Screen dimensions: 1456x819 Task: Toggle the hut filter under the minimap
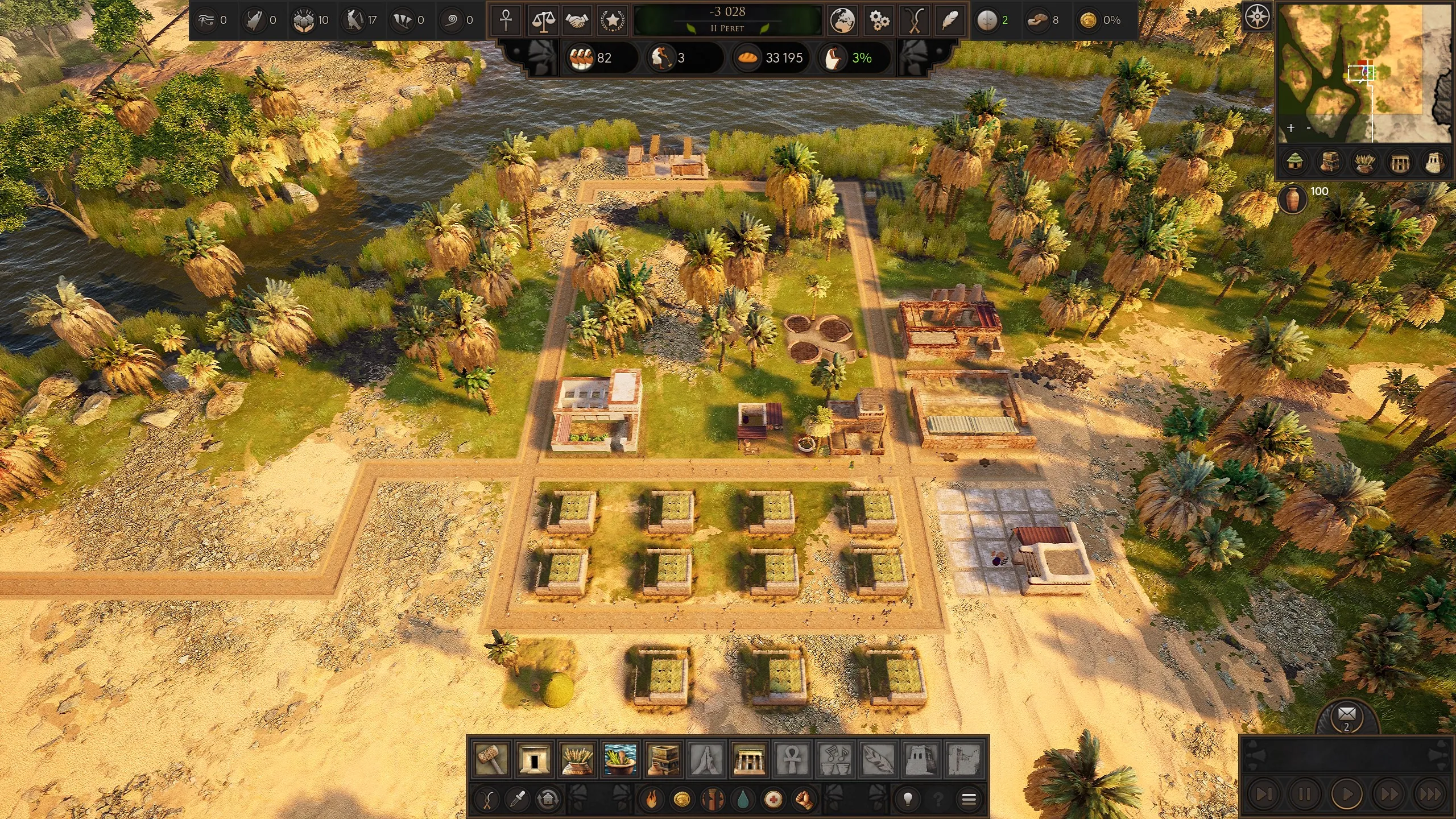click(x=1296, y=162)
